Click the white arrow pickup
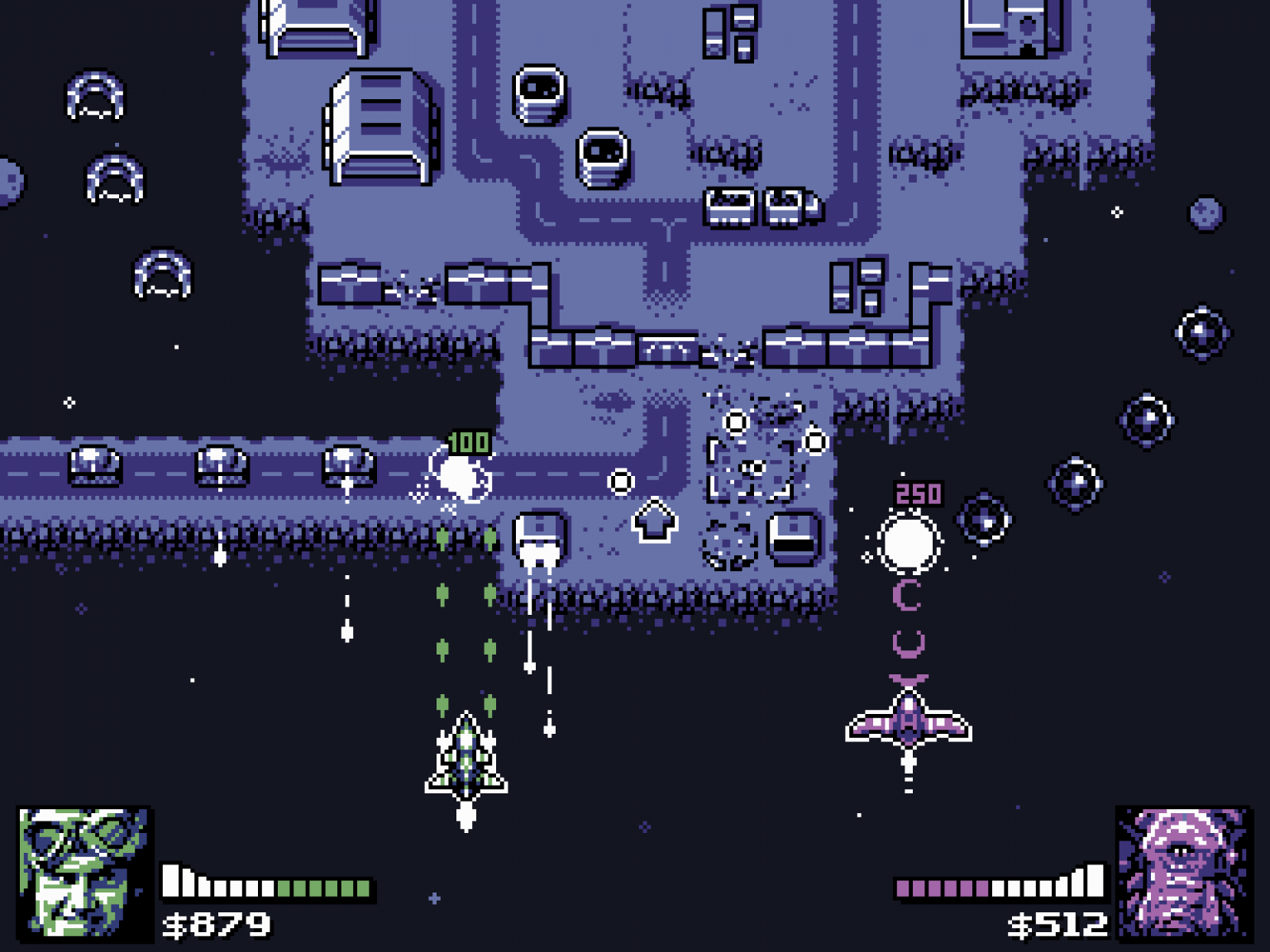Viewport: 1270px width, 952px height. 656,521
